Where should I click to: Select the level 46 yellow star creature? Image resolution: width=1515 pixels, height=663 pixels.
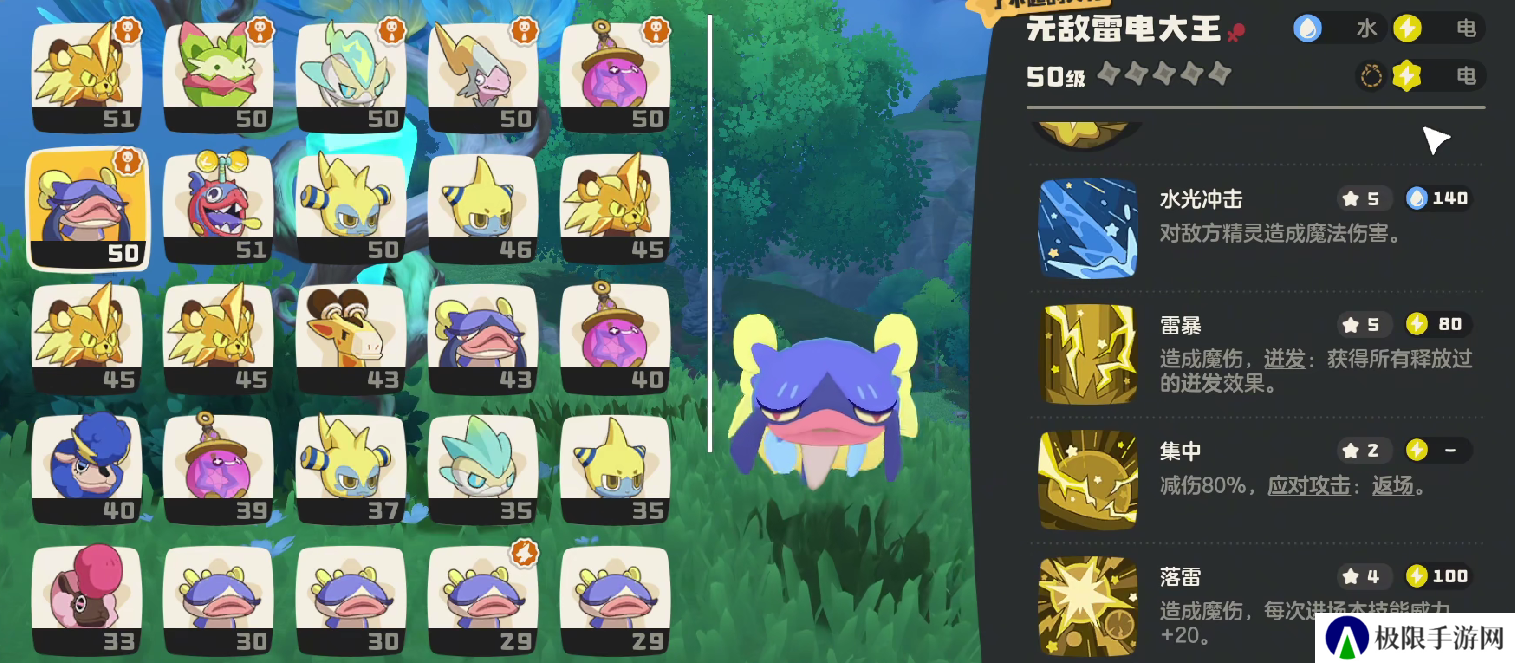point(483,208)
